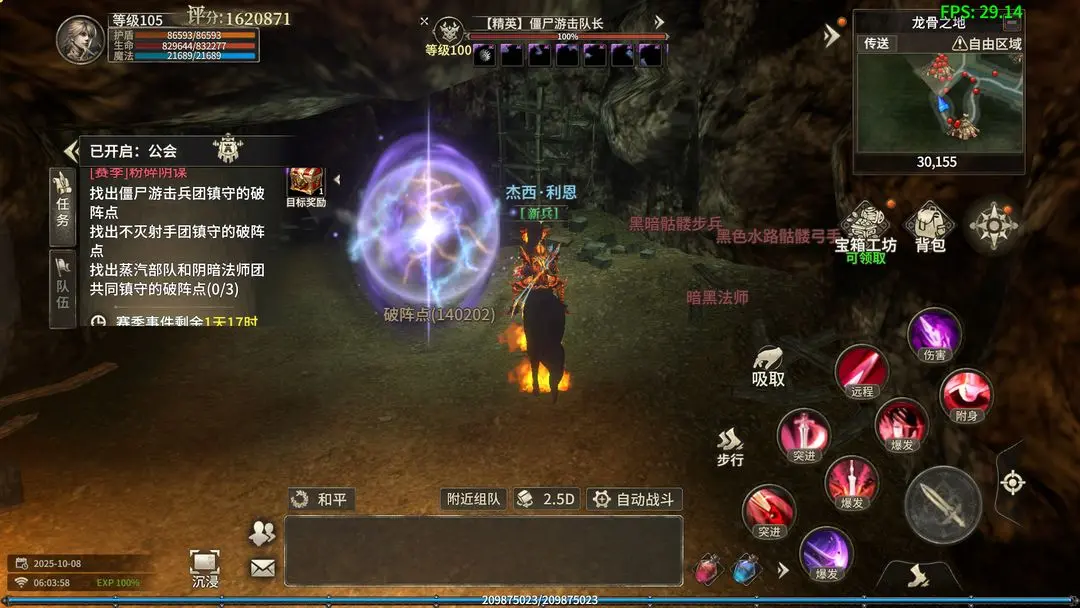The width and height of the screenshot is (1080, 608).
Task: Toggle 自动战斗 auto battle
Action: tap(634, 499)
